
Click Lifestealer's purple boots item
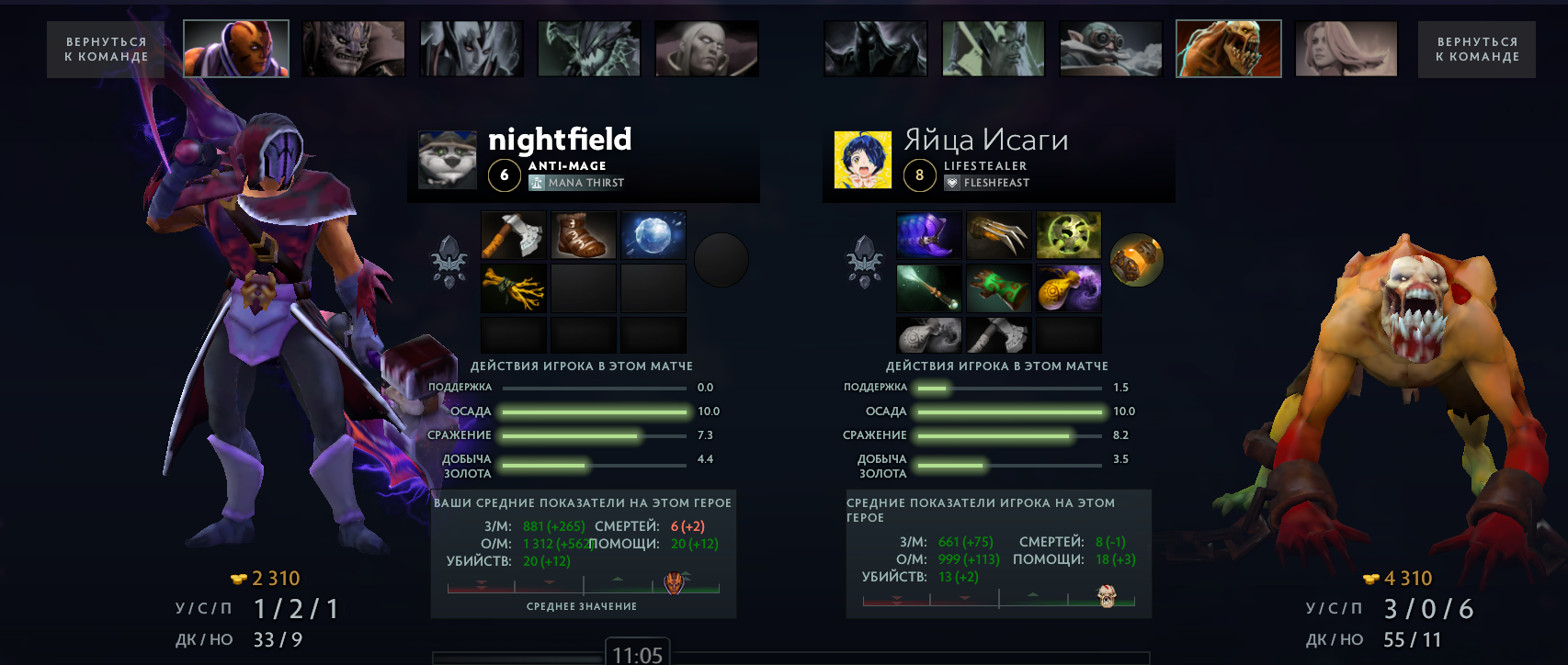[x=929, y=236]
